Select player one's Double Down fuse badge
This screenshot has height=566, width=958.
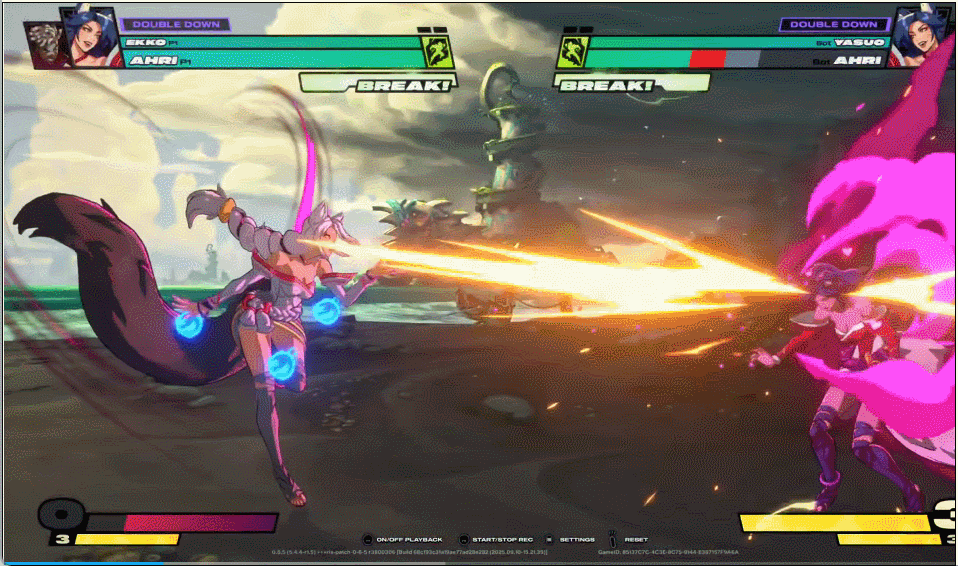[x=175, y=24]
